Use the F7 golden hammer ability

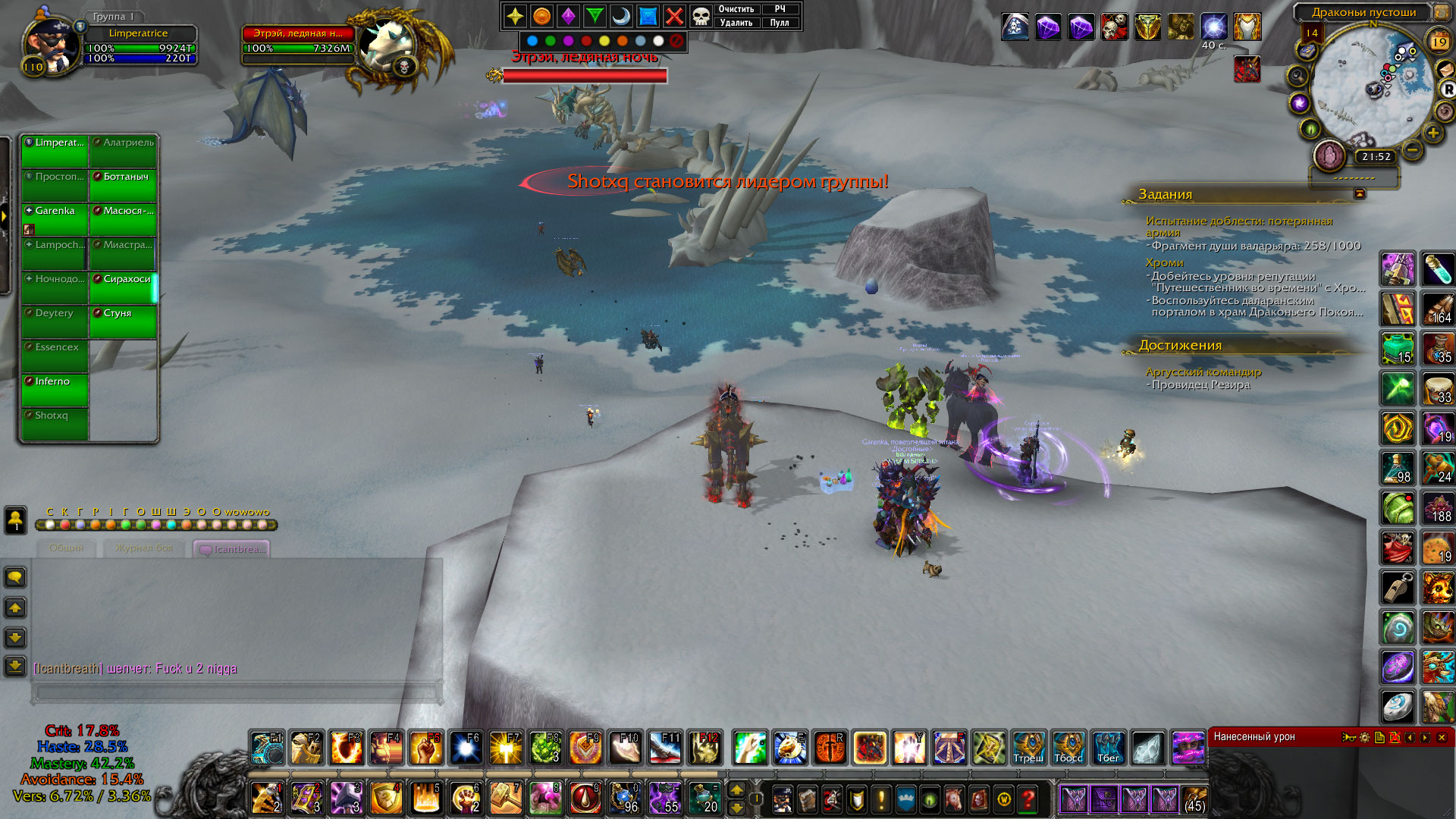506,748
